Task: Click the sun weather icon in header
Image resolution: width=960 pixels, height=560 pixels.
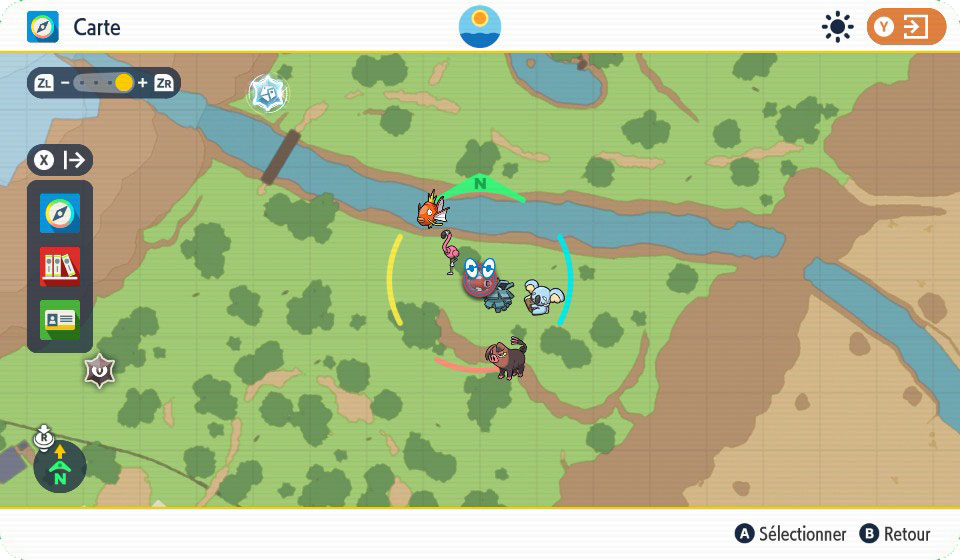Action: 836,27
